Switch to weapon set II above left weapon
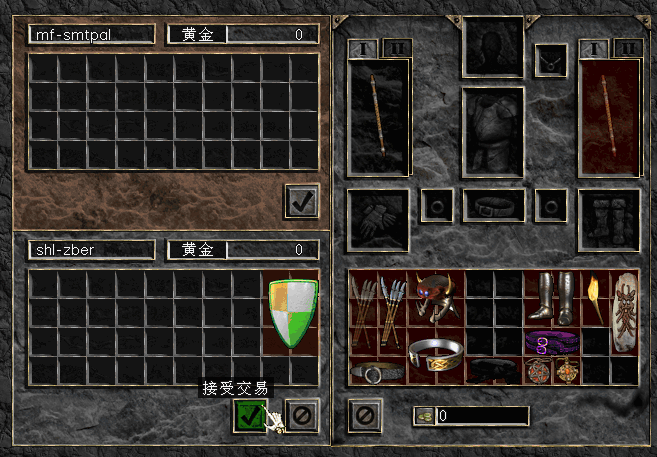Screen dimensions: 657x457 (396, 48)
